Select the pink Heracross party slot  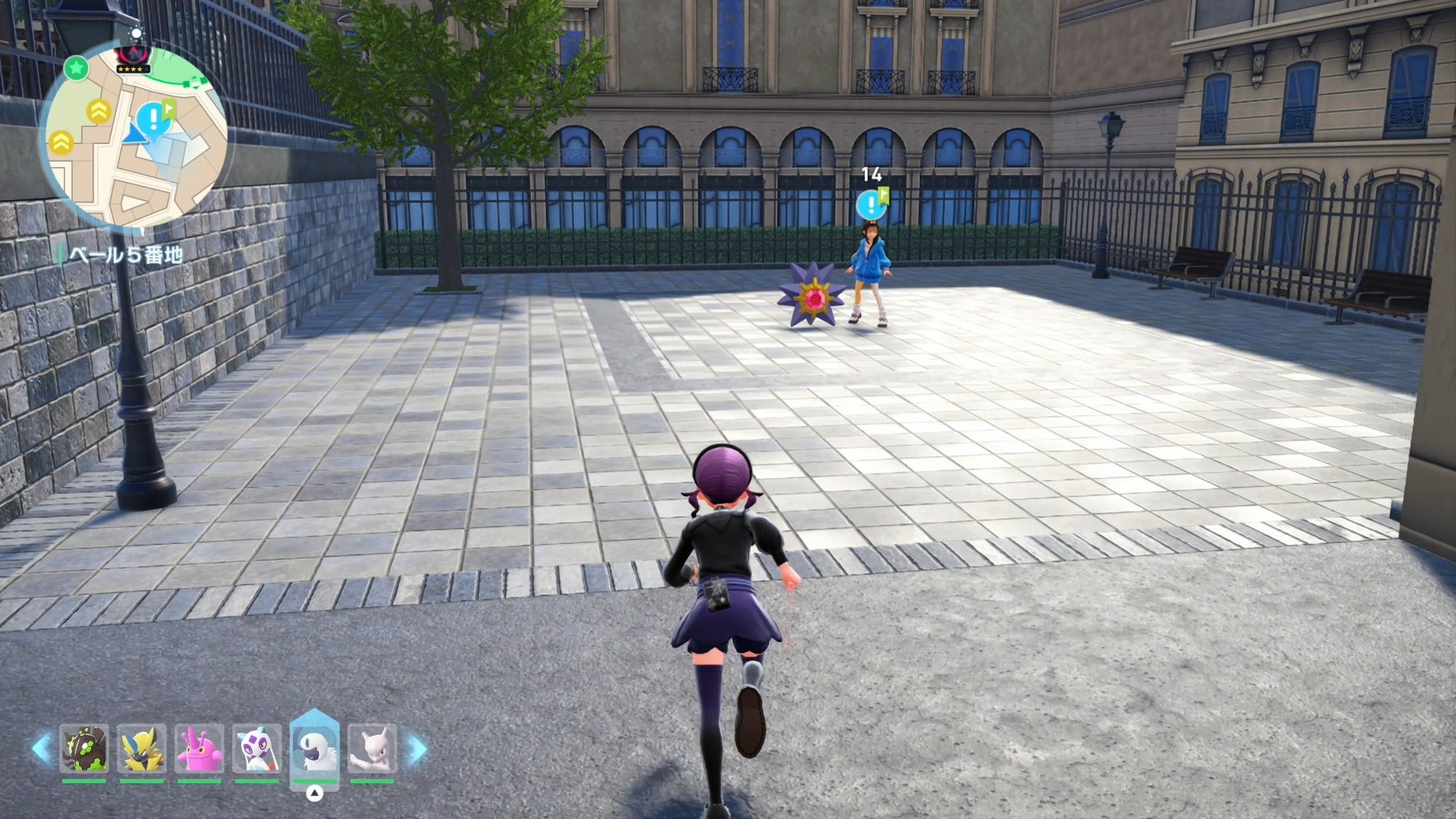(x=199, y=748)
